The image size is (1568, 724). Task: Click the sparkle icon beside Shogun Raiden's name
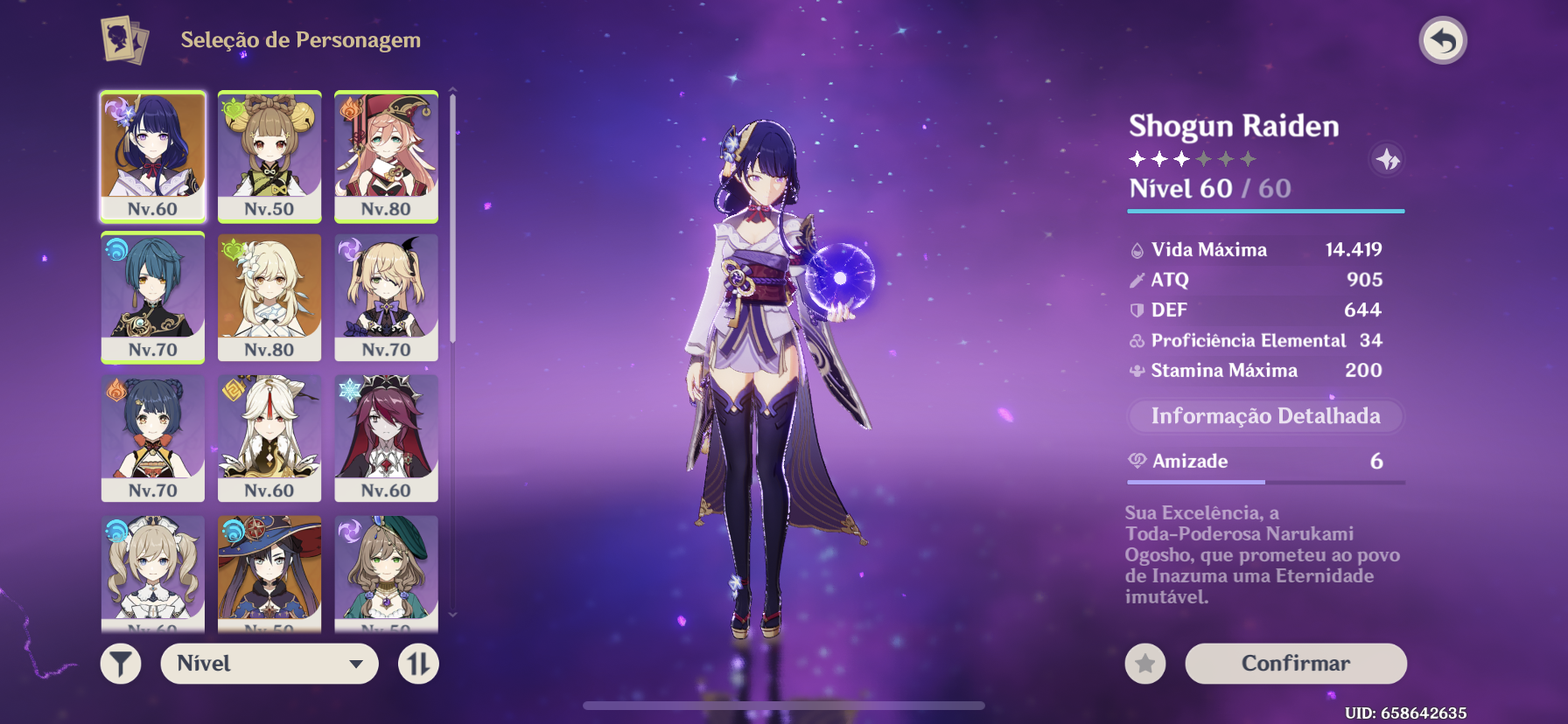tap(1387, 159)
